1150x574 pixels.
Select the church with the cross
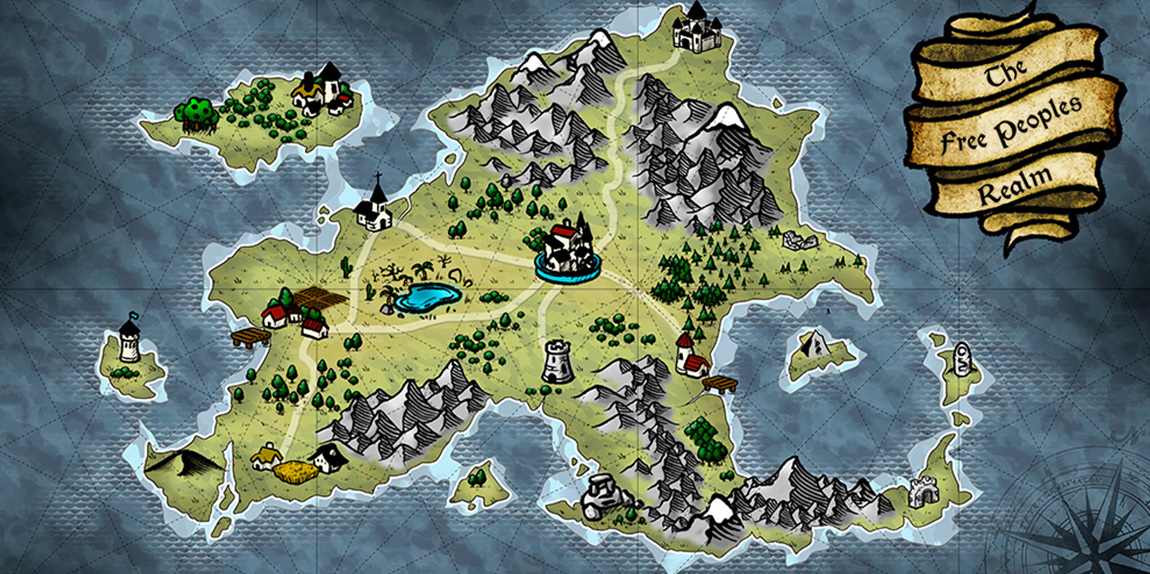pos(376,206)
